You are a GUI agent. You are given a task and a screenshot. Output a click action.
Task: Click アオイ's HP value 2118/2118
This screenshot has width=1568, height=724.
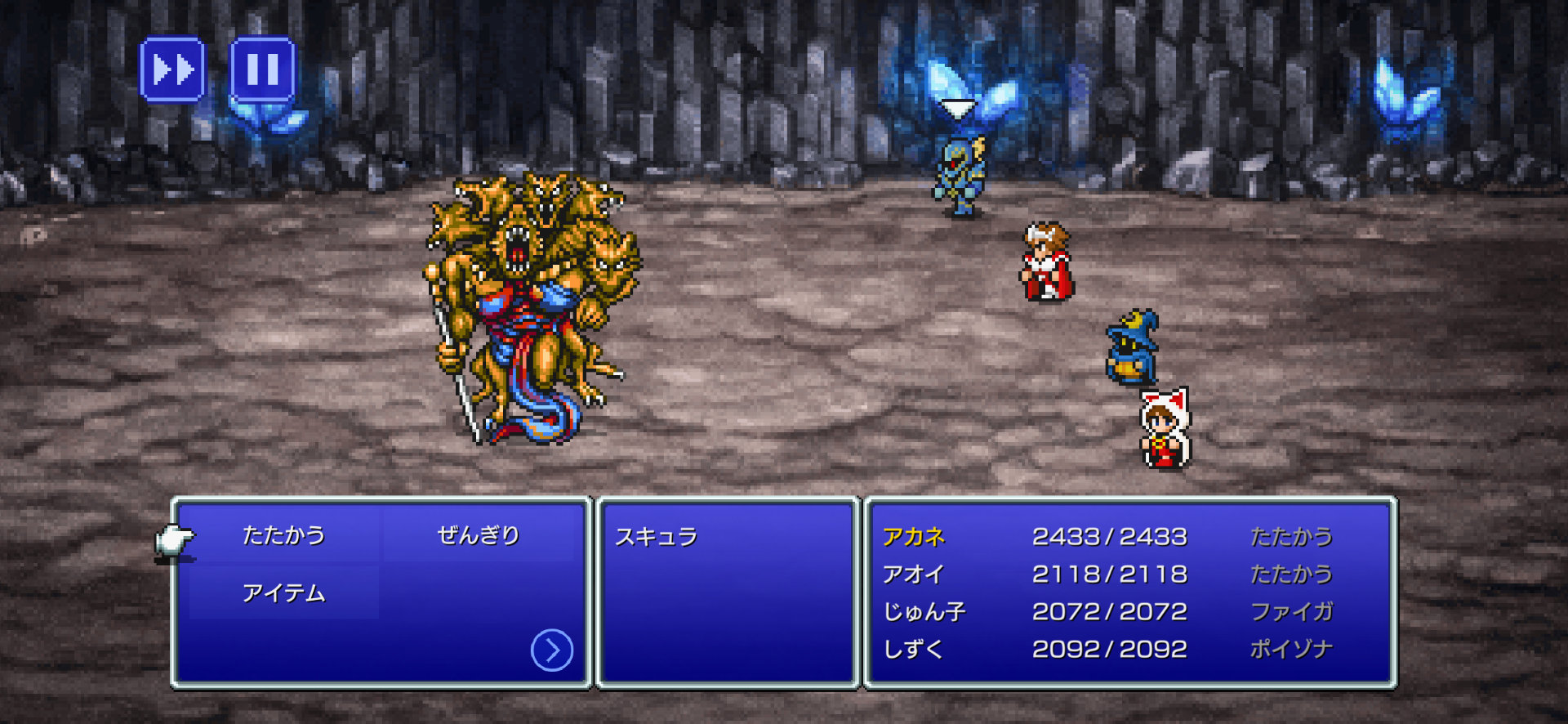tap(1112, 574)
